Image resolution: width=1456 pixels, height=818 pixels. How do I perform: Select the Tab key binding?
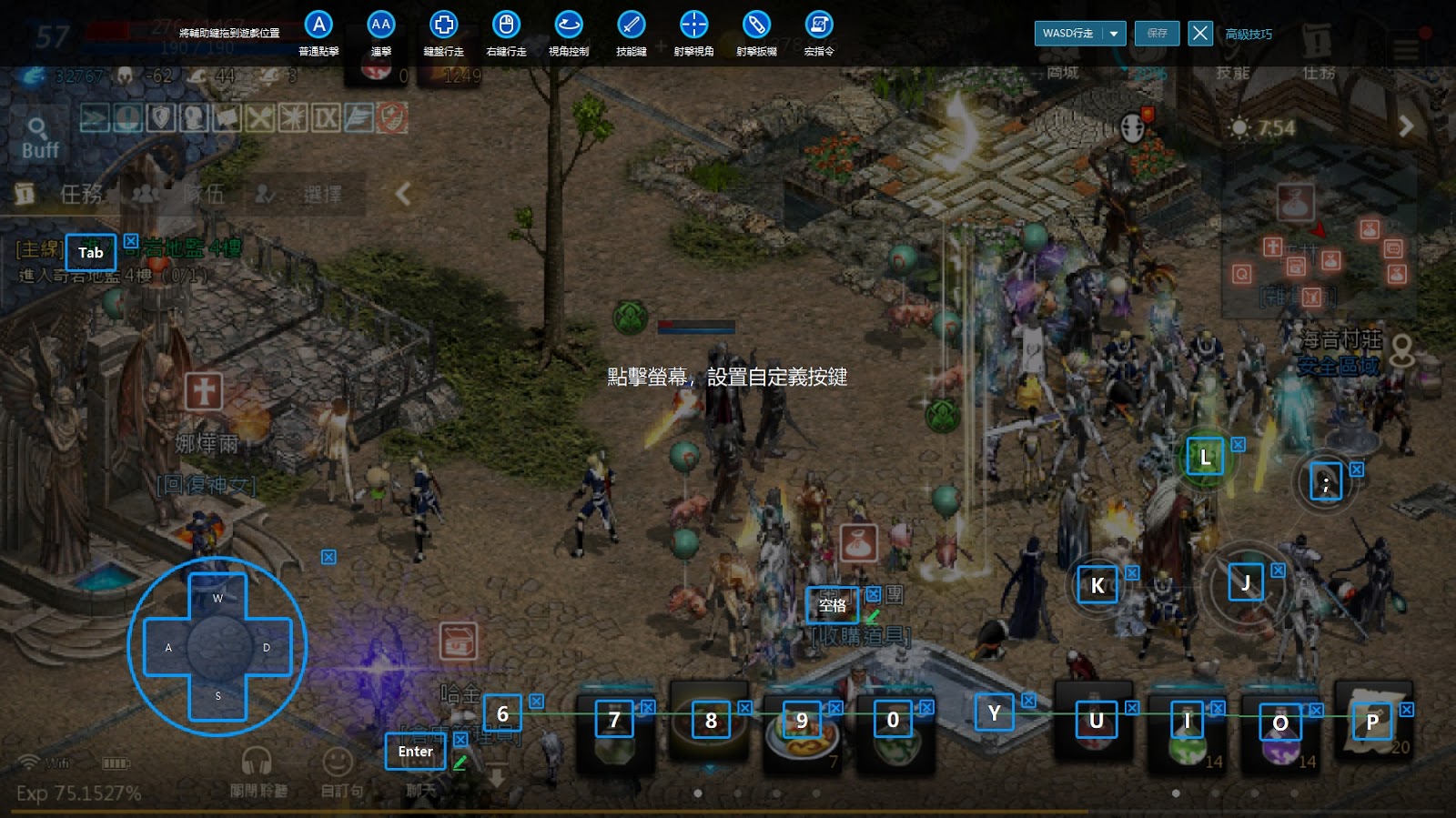(x=91, y=253)
